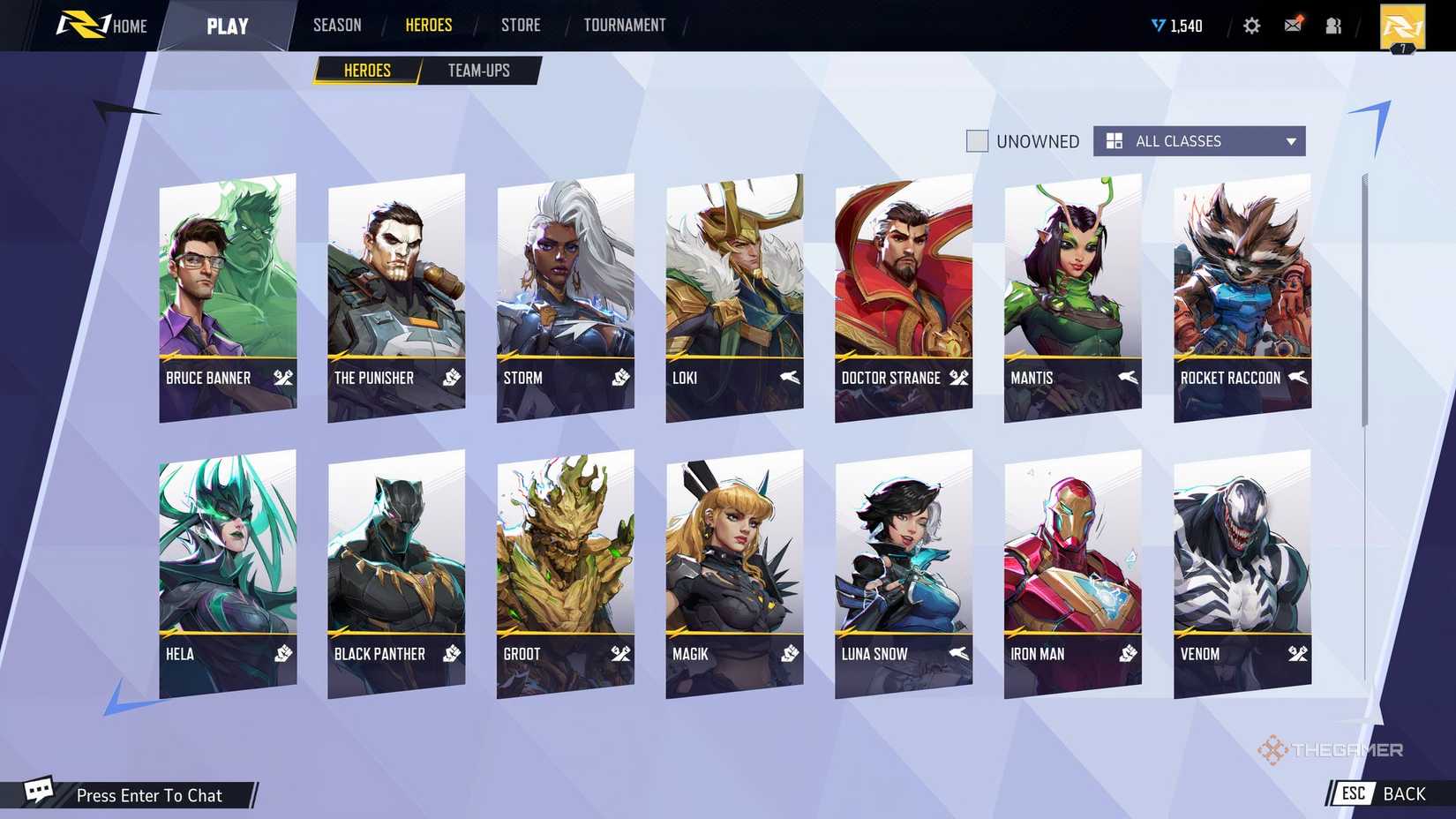Open the Tournament menu item
The width and height of the screenshot is (1456, 819).
(624, 25)
